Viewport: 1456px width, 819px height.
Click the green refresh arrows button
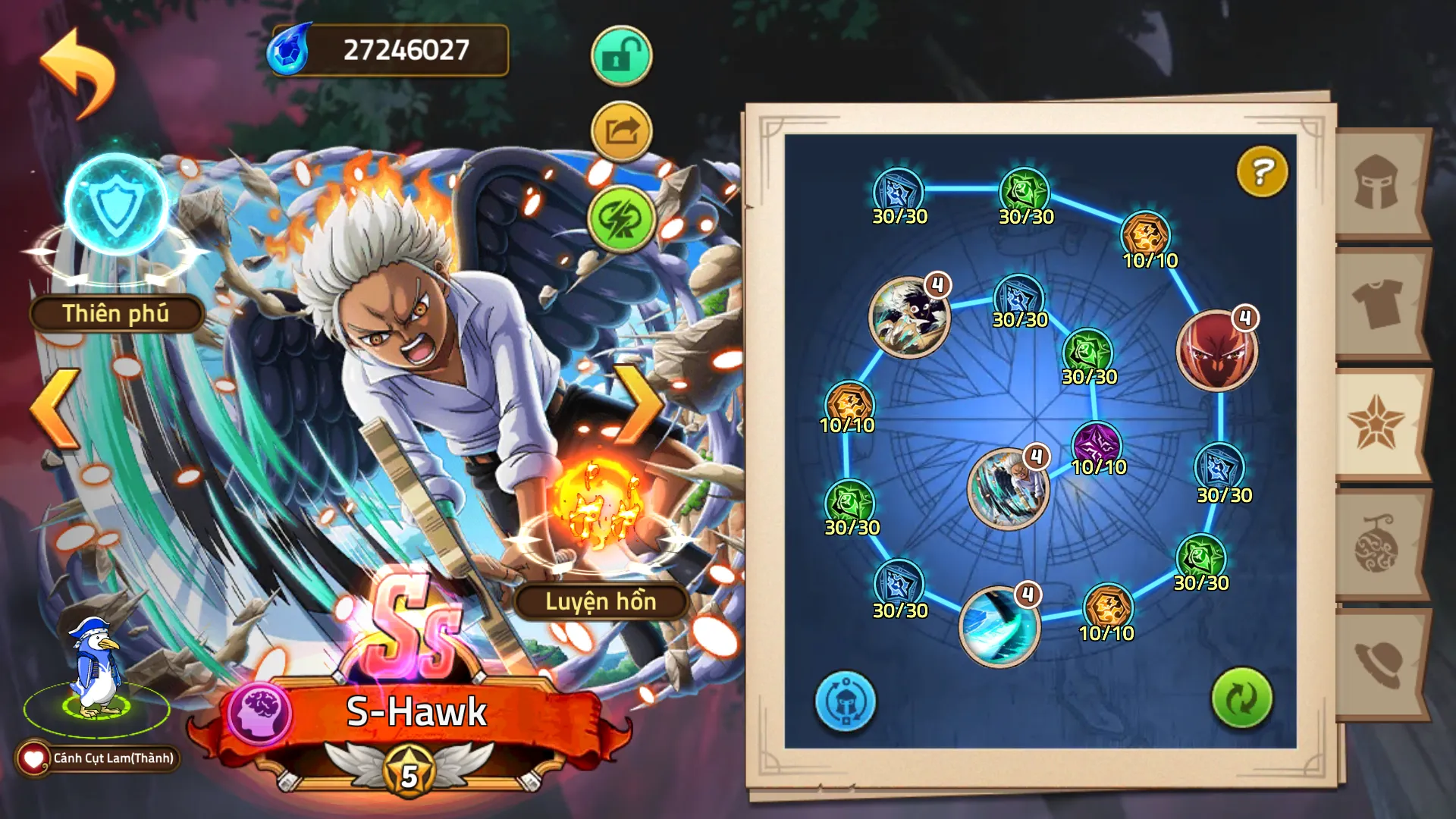[1241, 698]
